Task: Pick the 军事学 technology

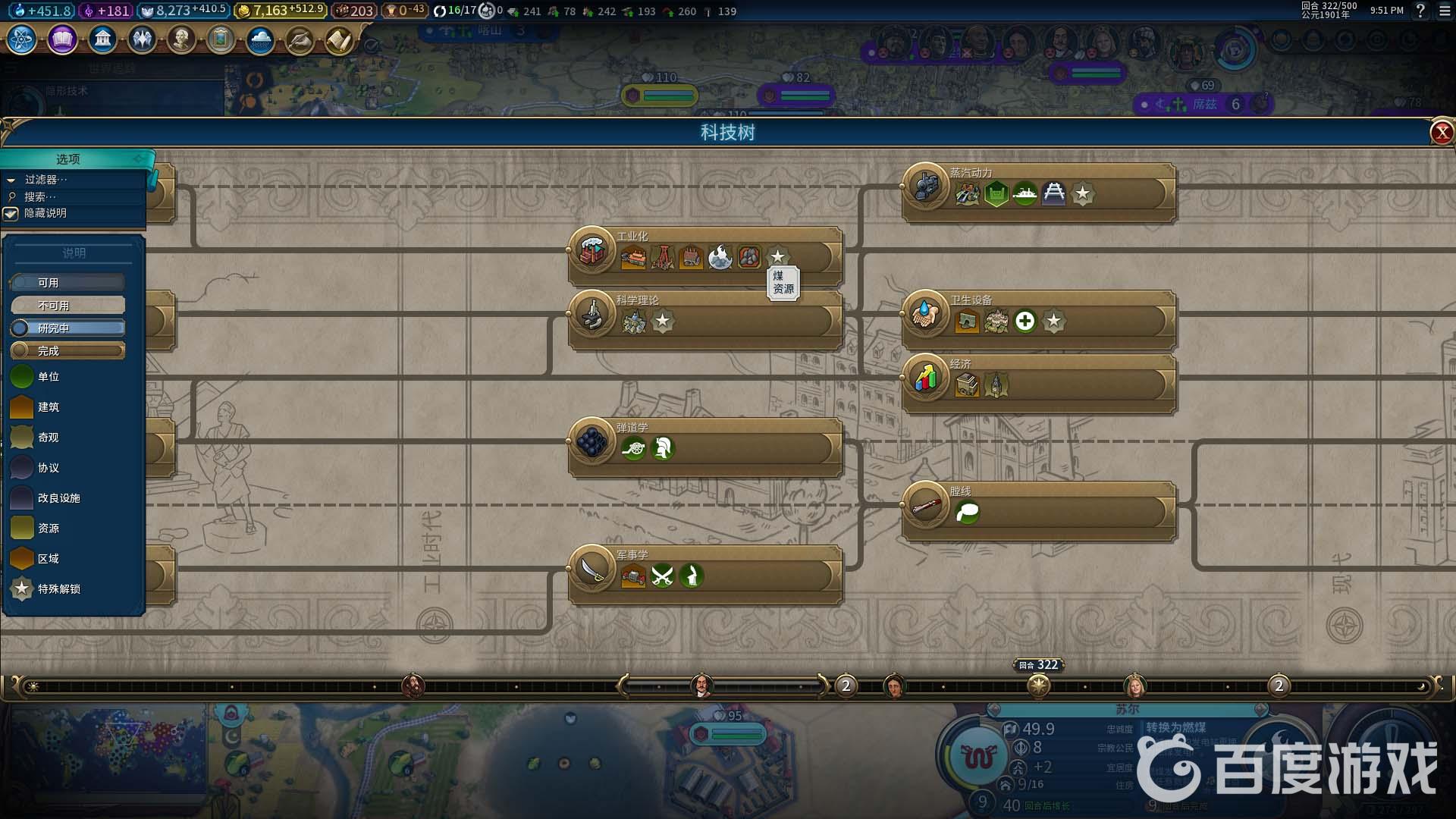Action: tap(592, 569)
